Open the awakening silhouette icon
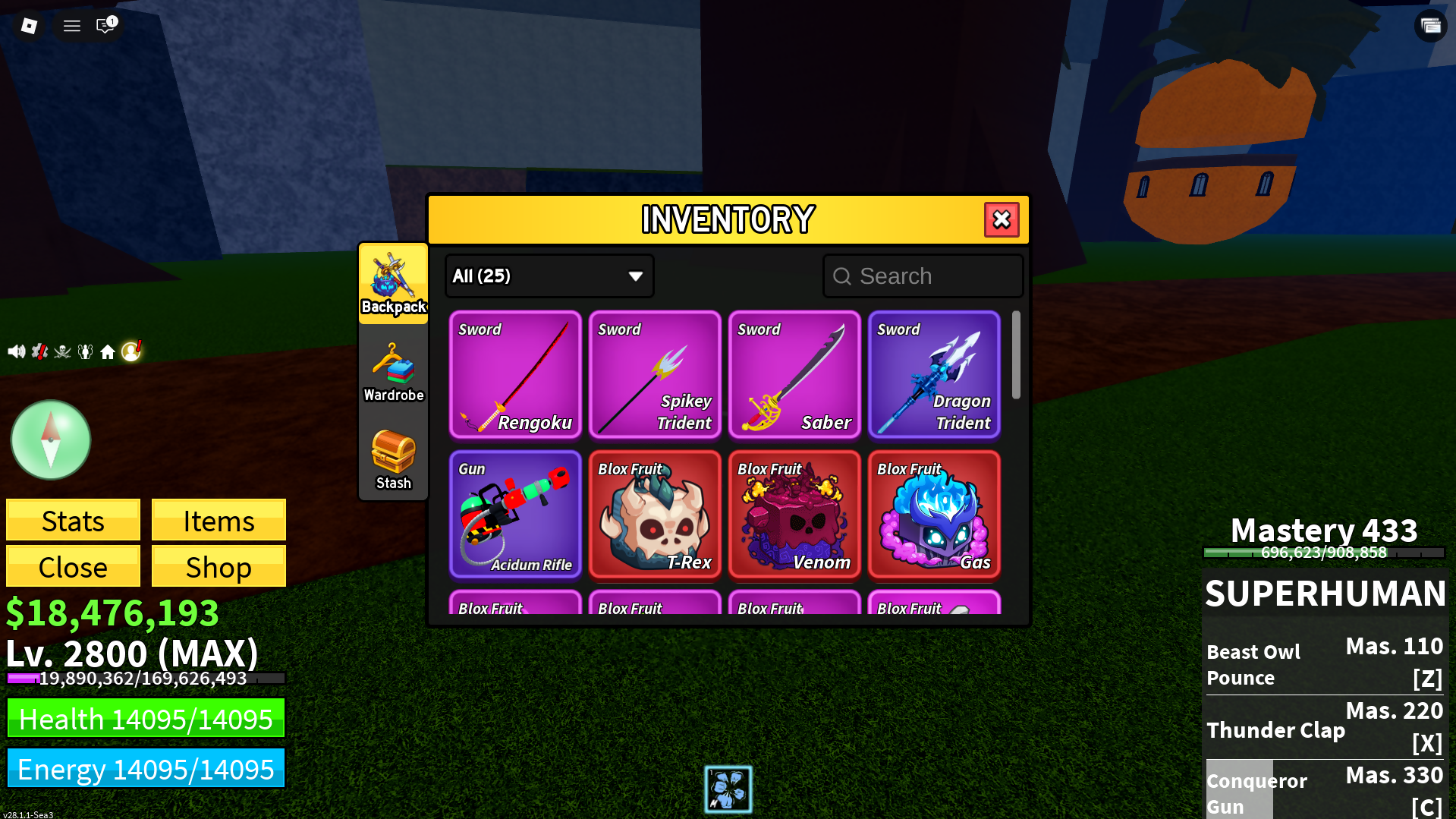The height and width of the screenshot is (819, 1456). coord(85,350)
